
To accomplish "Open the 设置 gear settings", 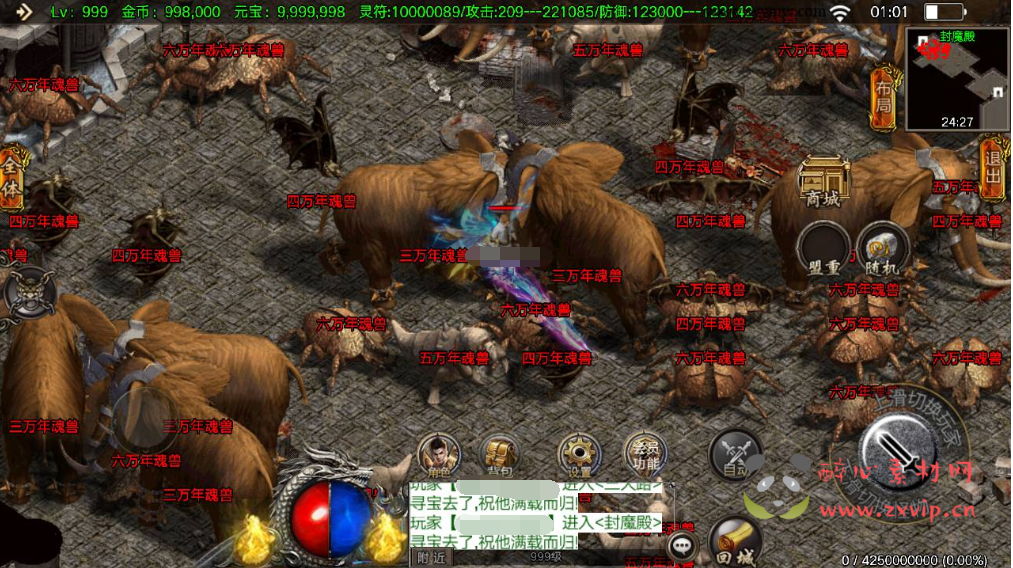I will pyautogui.click(x=577, y=457).
